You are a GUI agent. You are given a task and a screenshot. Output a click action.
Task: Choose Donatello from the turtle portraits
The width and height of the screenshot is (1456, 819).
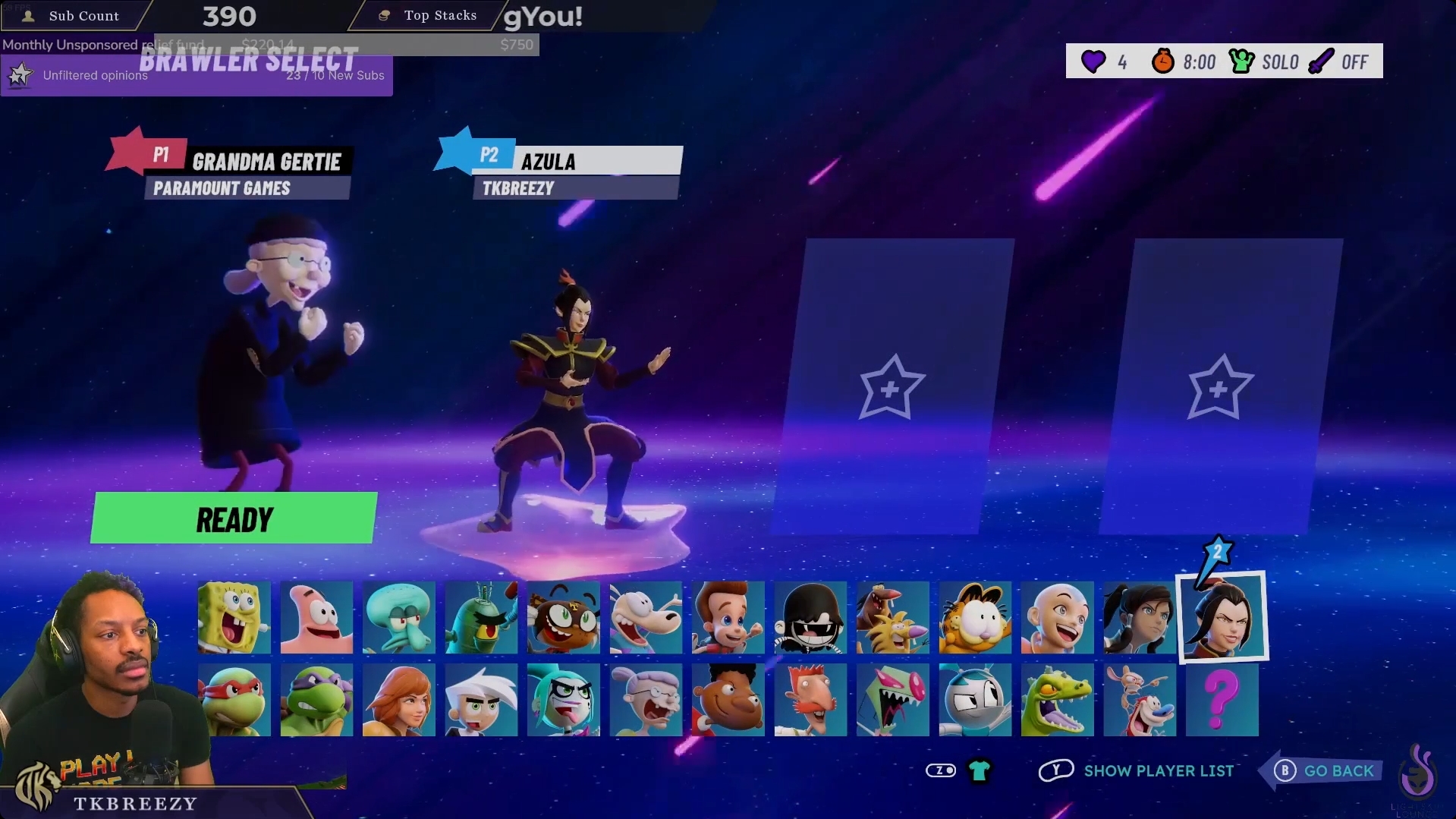pos(316,700)
